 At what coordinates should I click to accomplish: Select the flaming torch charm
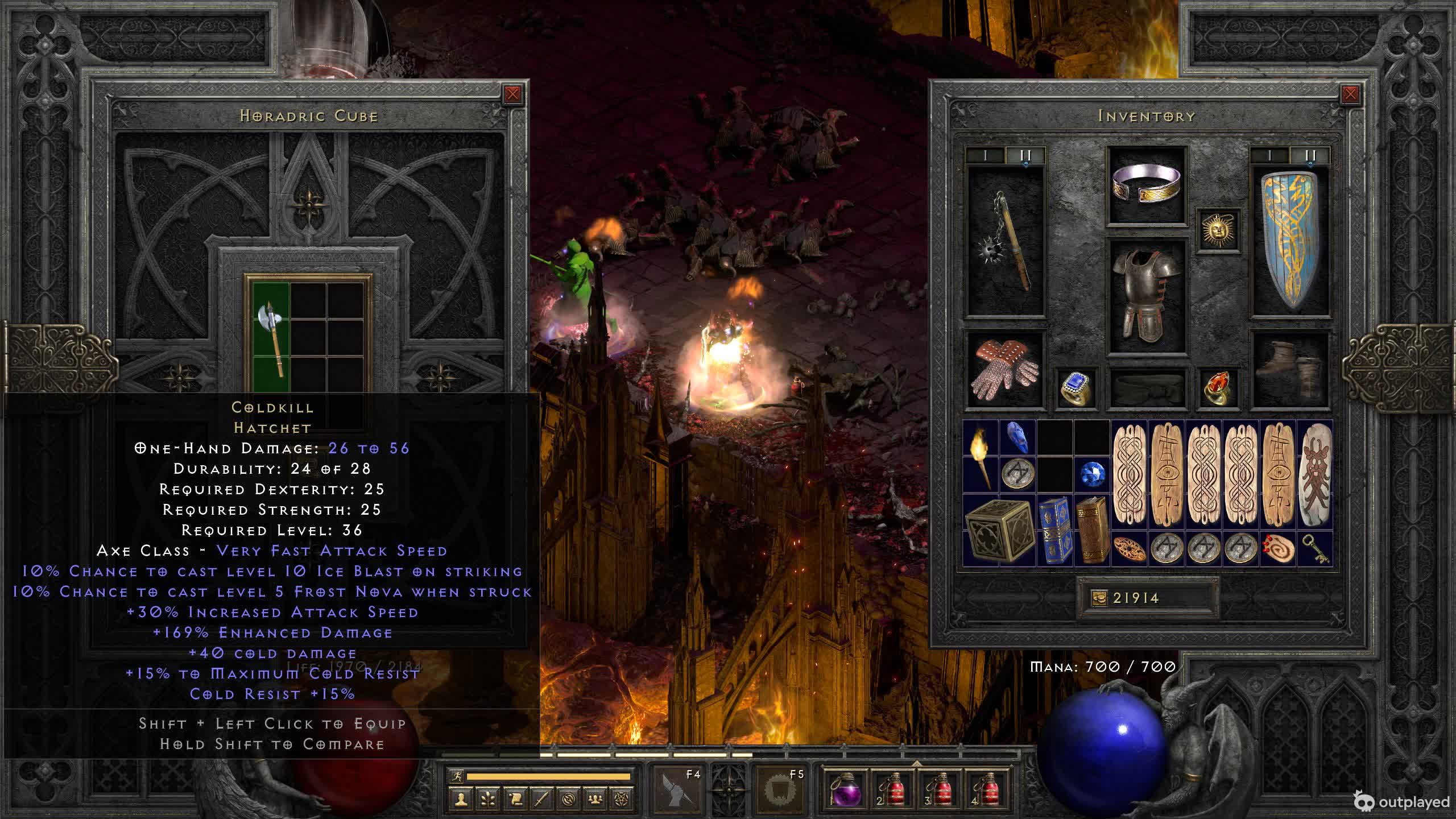pos(981,456)
